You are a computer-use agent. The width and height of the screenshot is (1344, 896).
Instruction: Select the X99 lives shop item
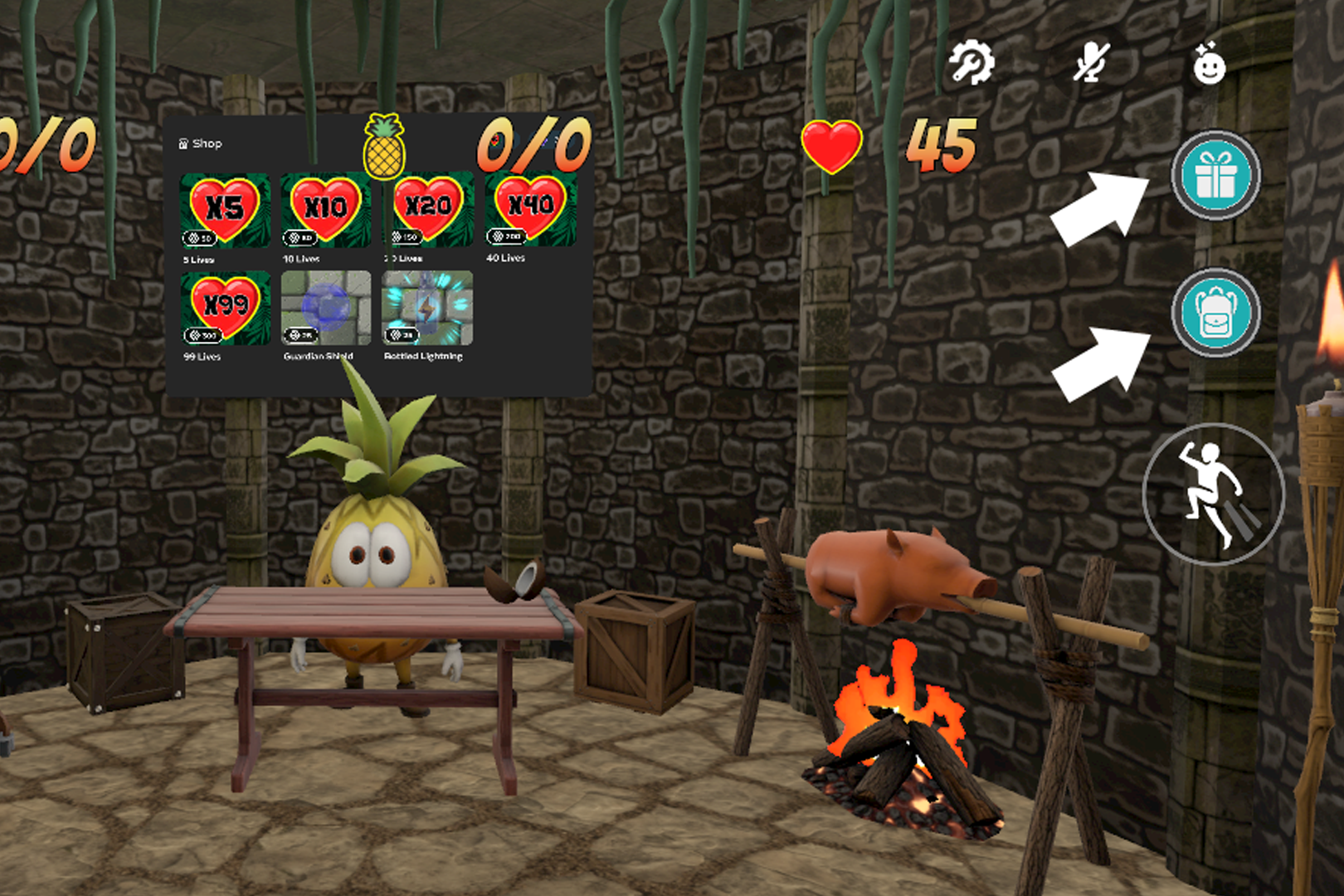[x=226, y=309]
